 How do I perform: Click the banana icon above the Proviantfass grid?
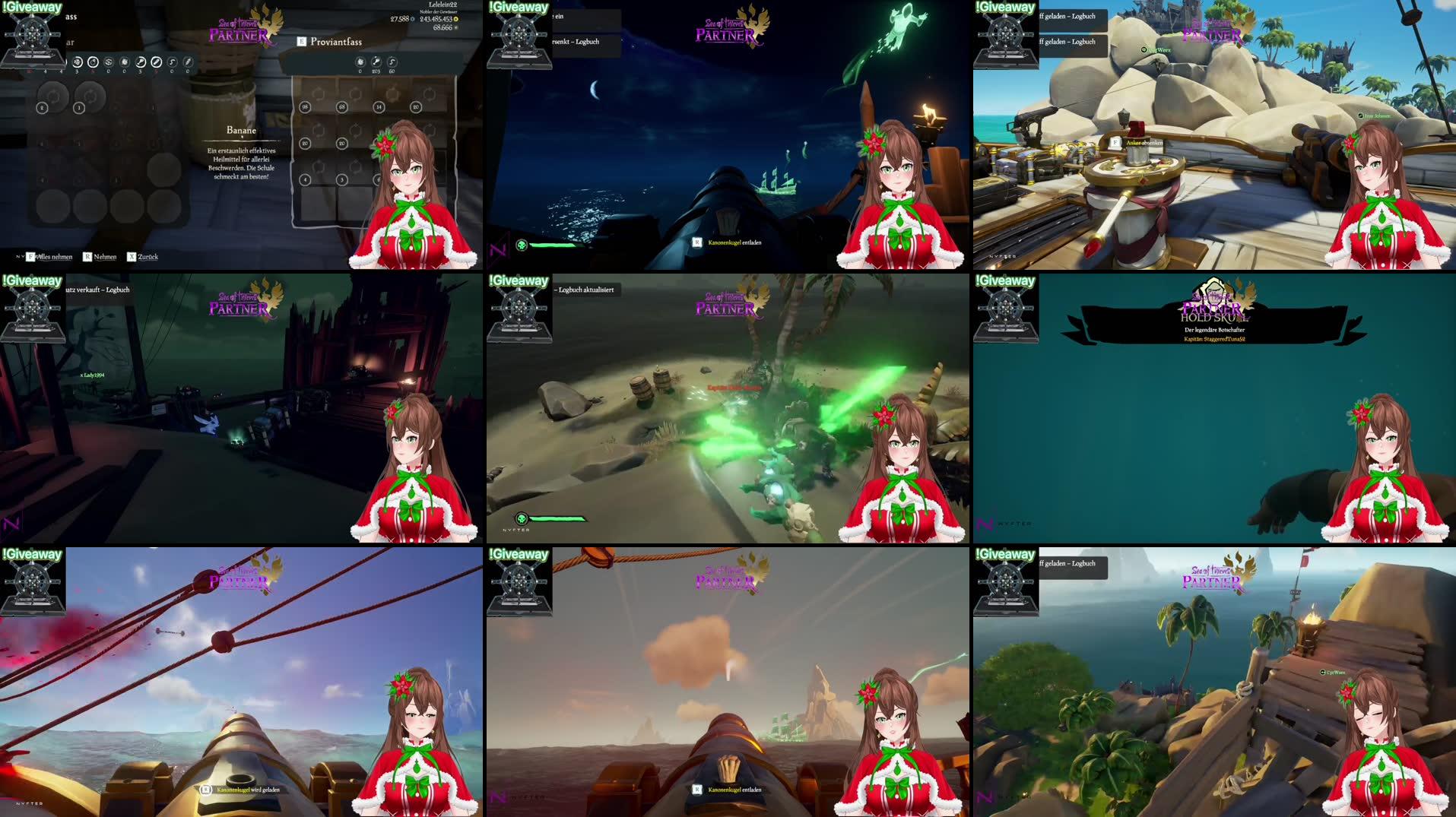click(x=360, y=62)
